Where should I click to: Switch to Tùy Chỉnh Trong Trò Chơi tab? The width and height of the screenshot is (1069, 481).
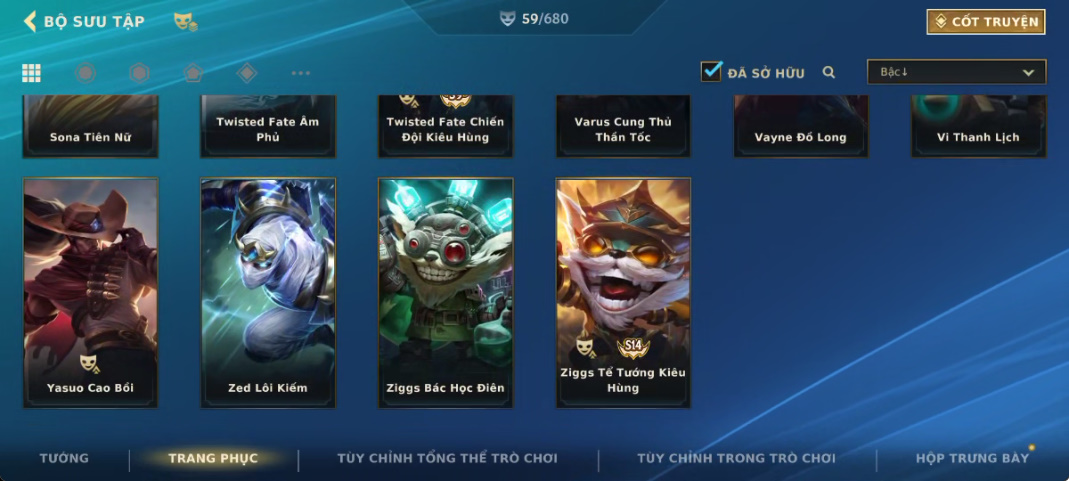click(x=736, y=458)
